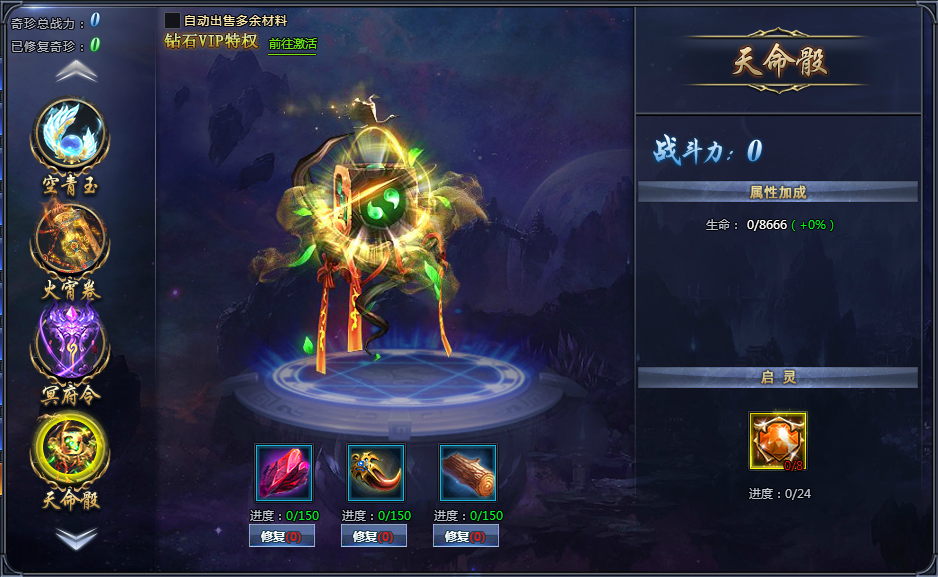938x577 pixels.
Task: Click the orange gem icon under 启灵
Action: click(x=778, y=441)
